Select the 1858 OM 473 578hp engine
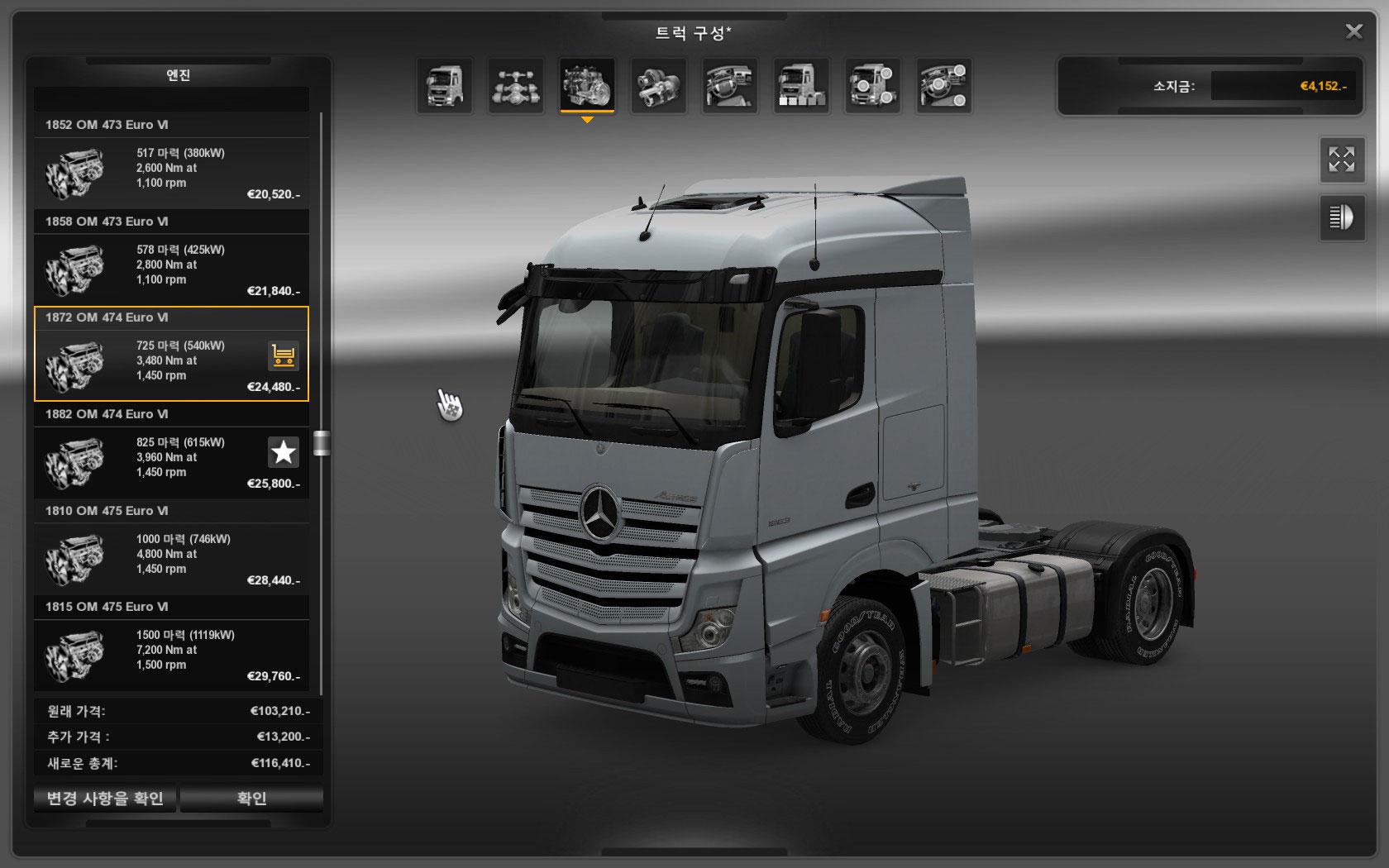This screenshot has height=868, width=1389. (171, 269)
